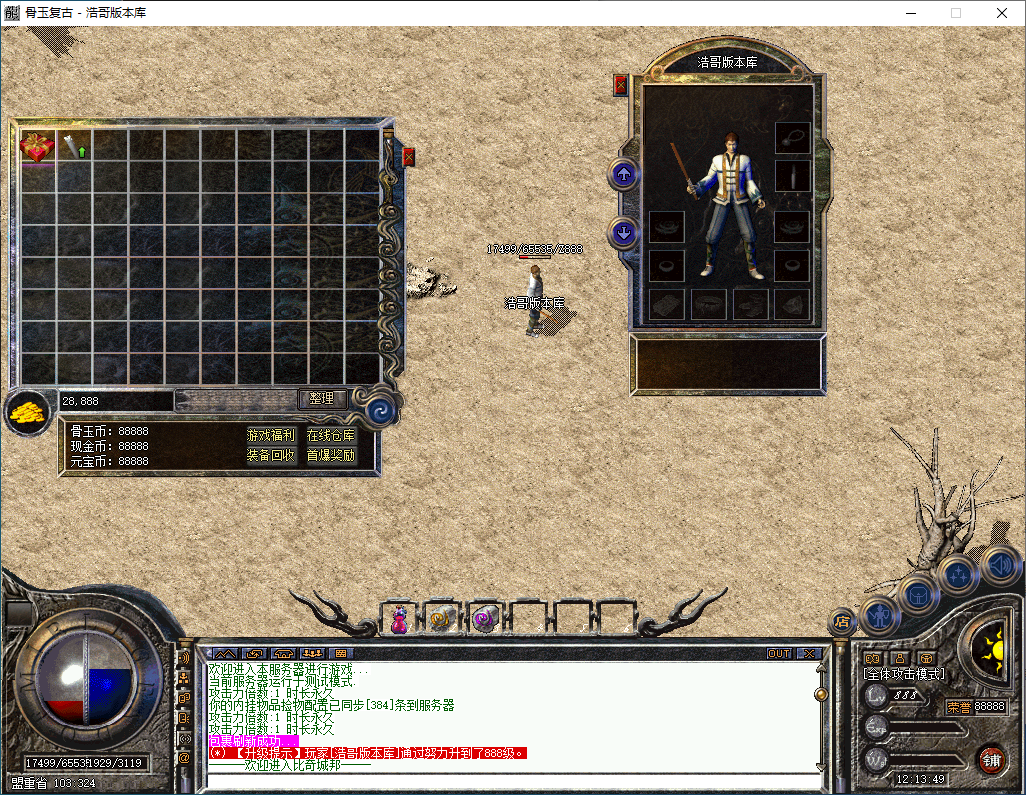Click the down arrow on character panel

624,233
